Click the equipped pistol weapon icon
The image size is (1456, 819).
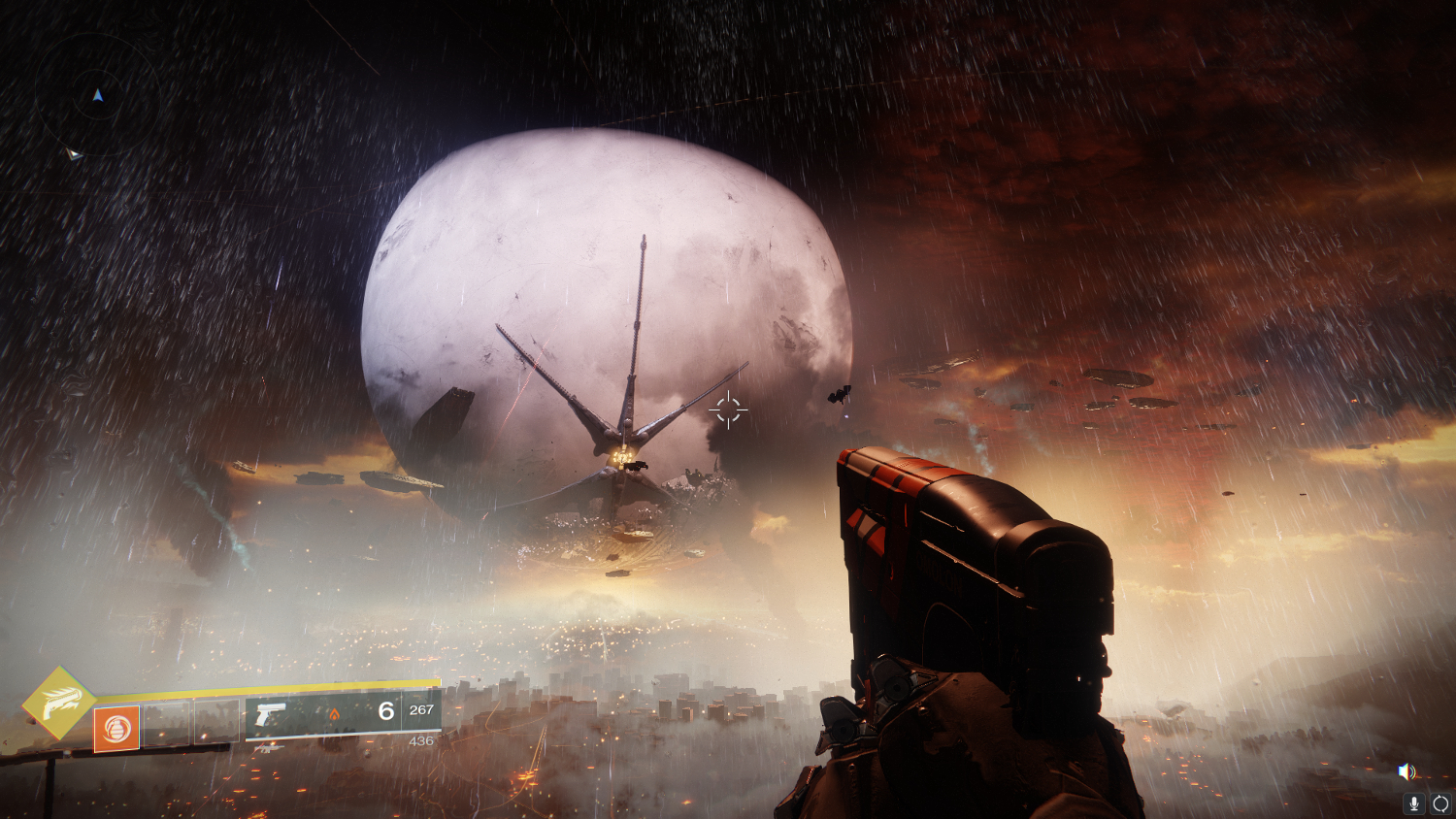270,715
